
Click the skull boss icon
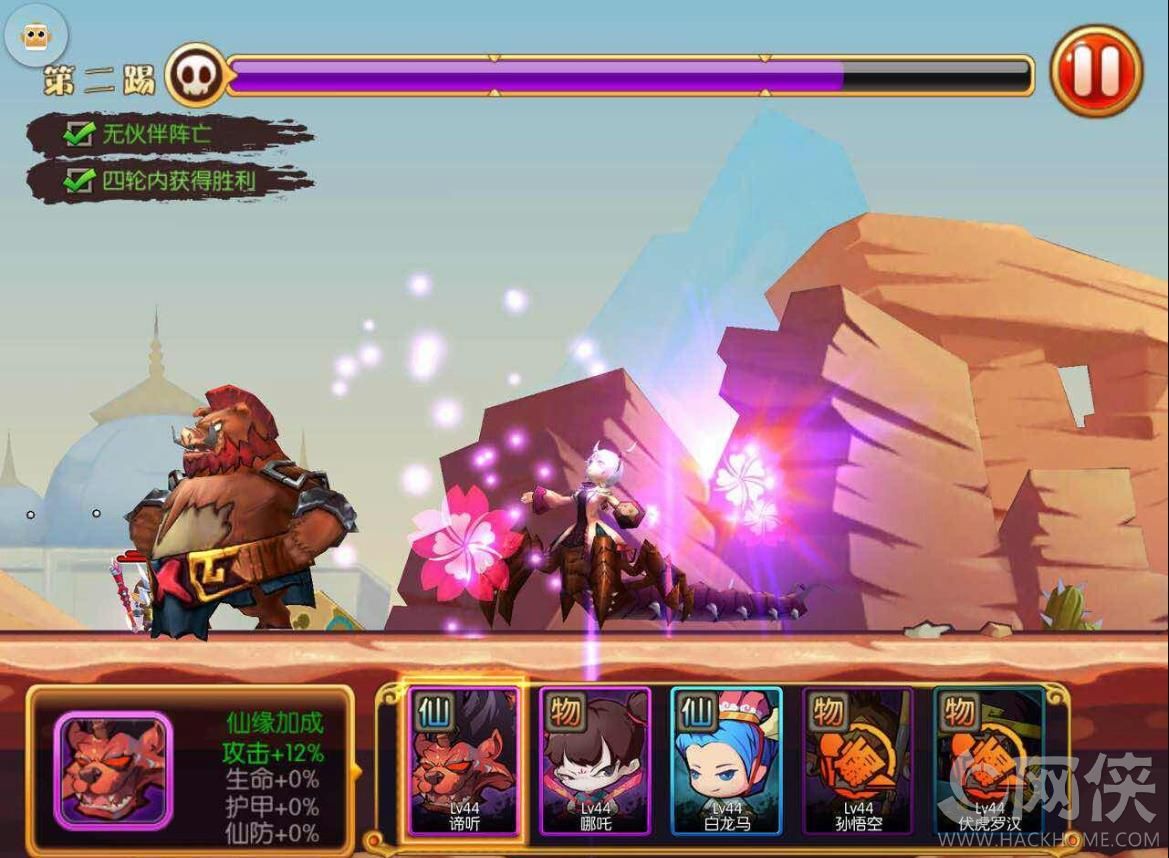196,75
